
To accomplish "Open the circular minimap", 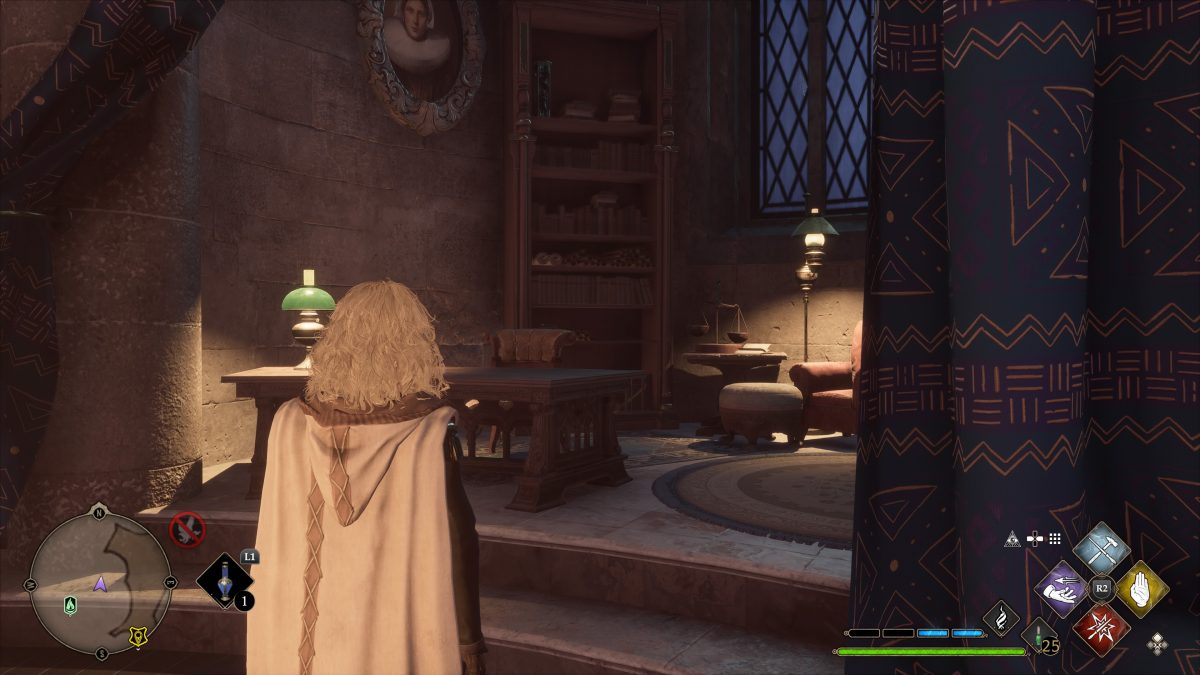I will (100, 581).
